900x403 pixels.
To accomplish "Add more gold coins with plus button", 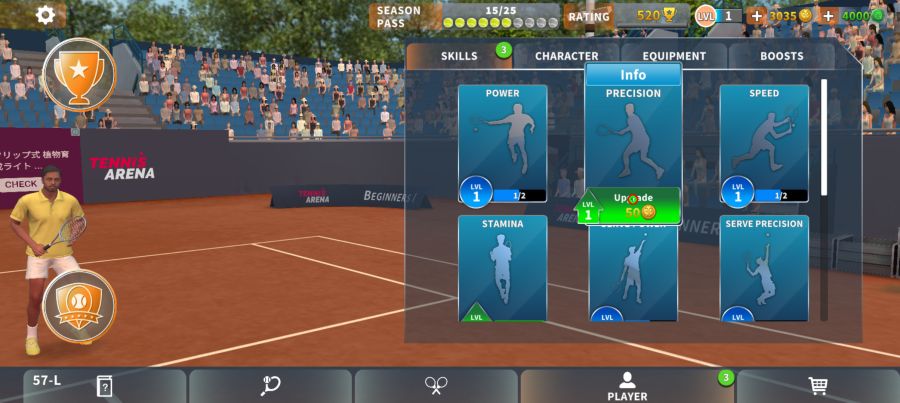I will pyautogui.click(x=756, y=16).
